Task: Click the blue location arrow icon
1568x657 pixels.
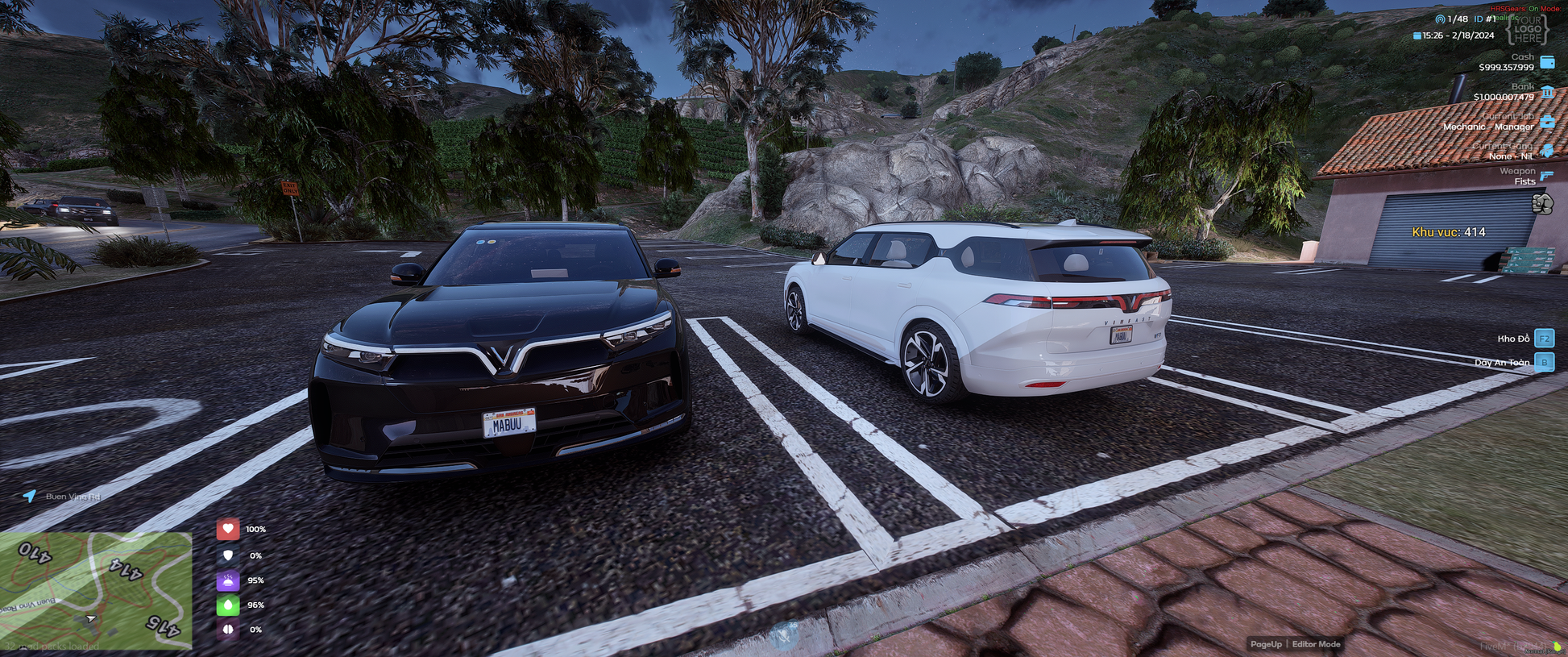Action: (x=30, y=496)
